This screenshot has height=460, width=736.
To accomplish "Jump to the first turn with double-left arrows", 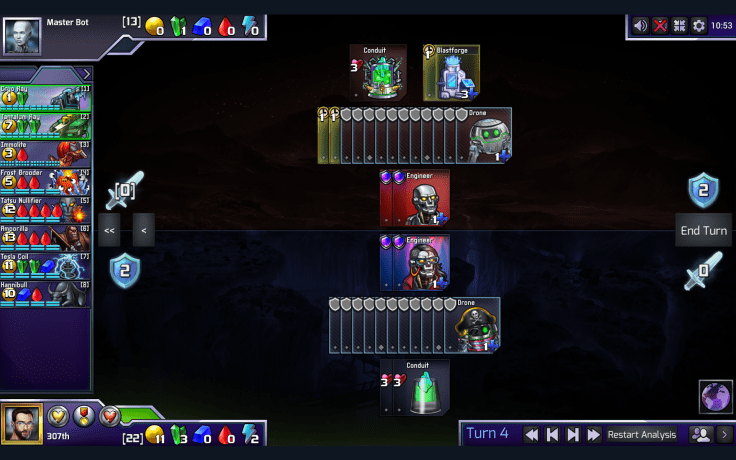I will pyautogui.click(x=532, y=434).
